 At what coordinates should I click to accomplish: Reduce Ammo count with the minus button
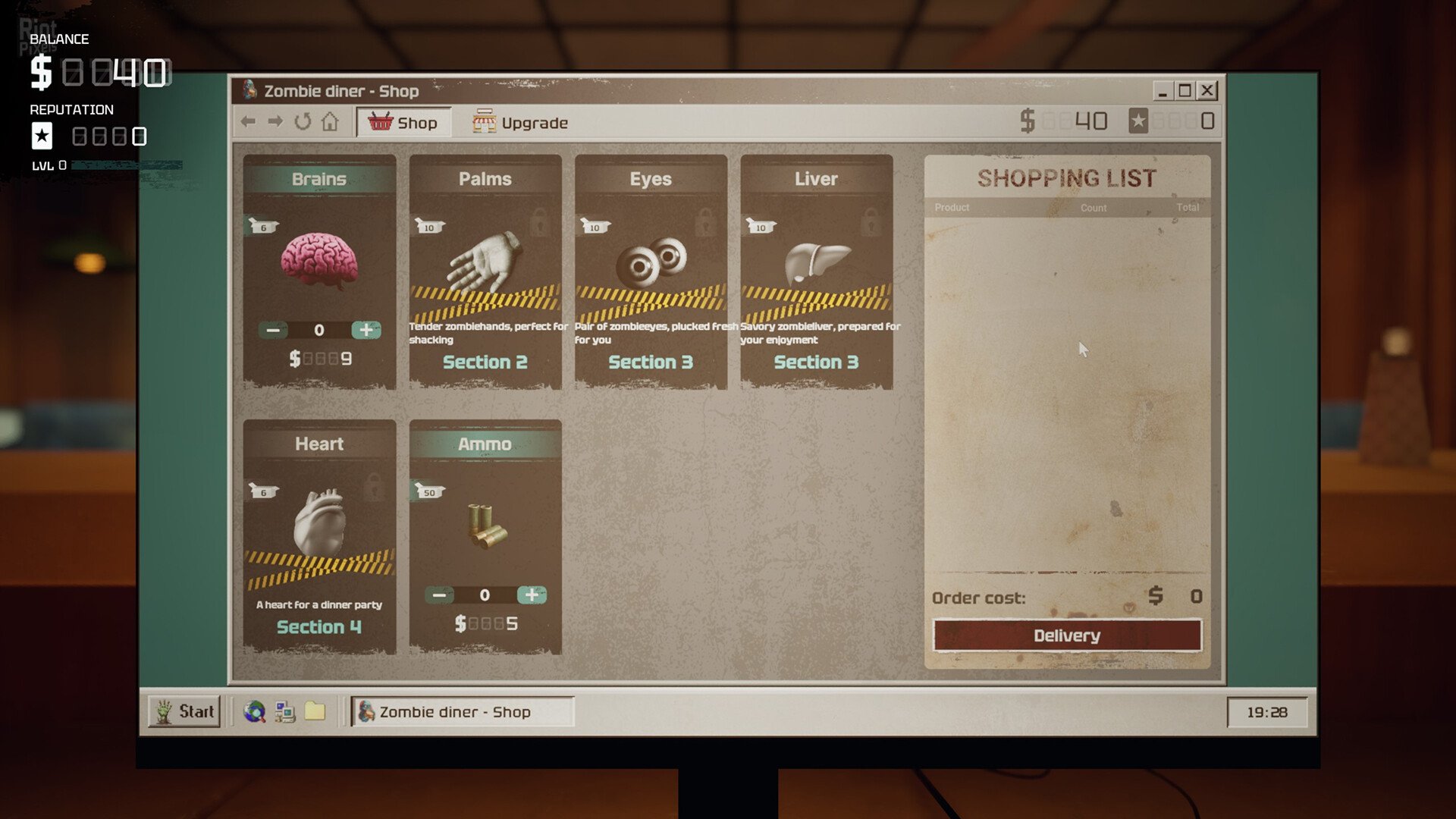click(x=439, y=595)
